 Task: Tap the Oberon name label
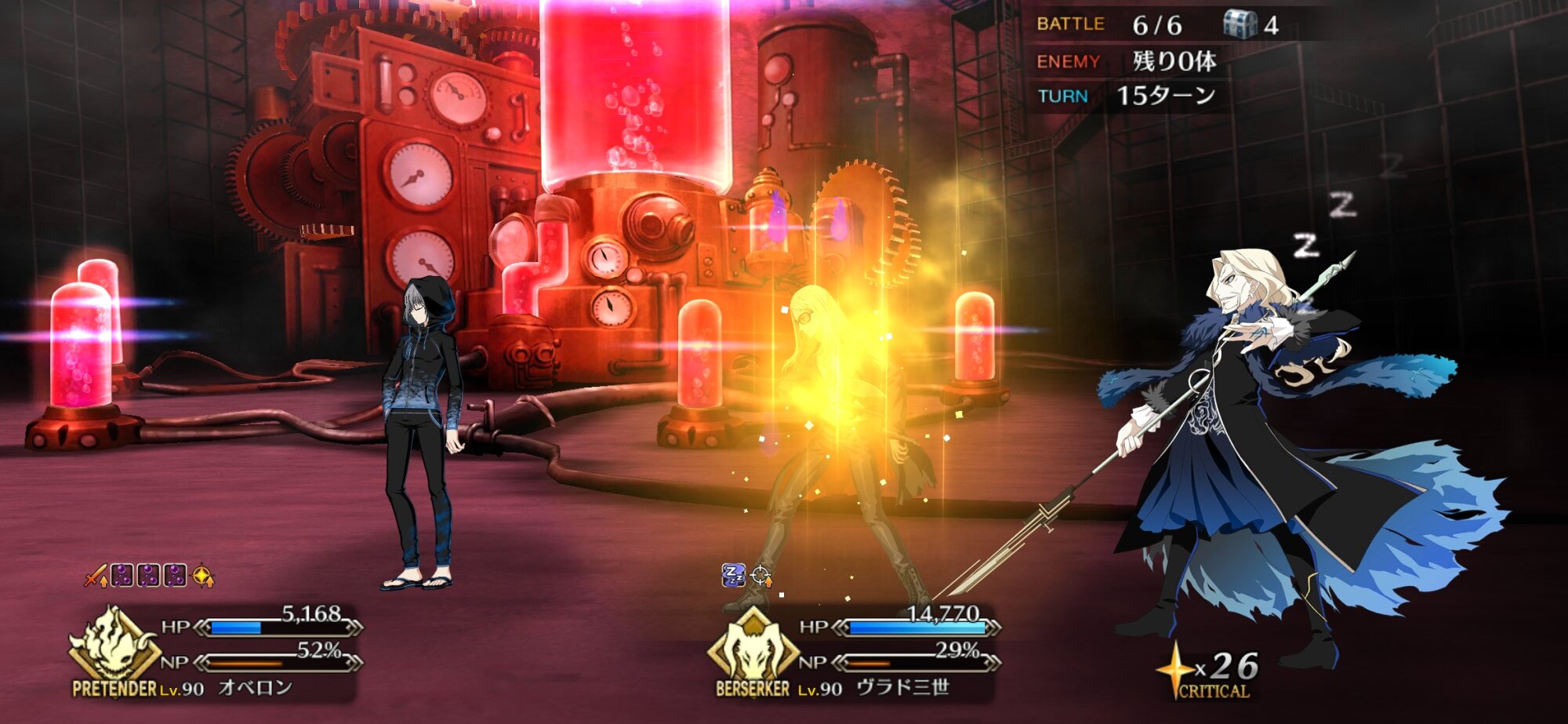coord(255,688)
